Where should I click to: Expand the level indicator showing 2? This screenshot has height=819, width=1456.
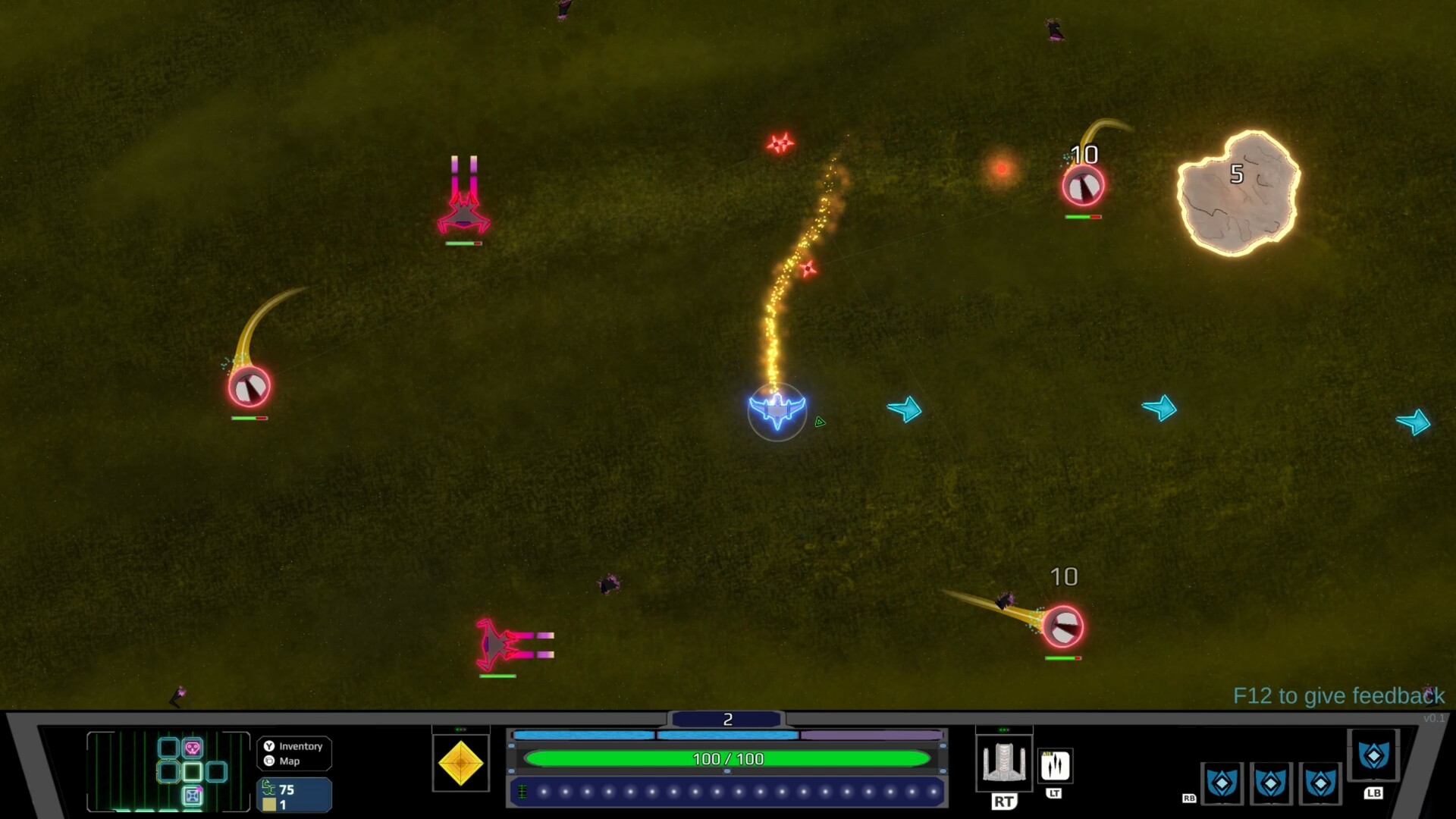tap(728, 718)
